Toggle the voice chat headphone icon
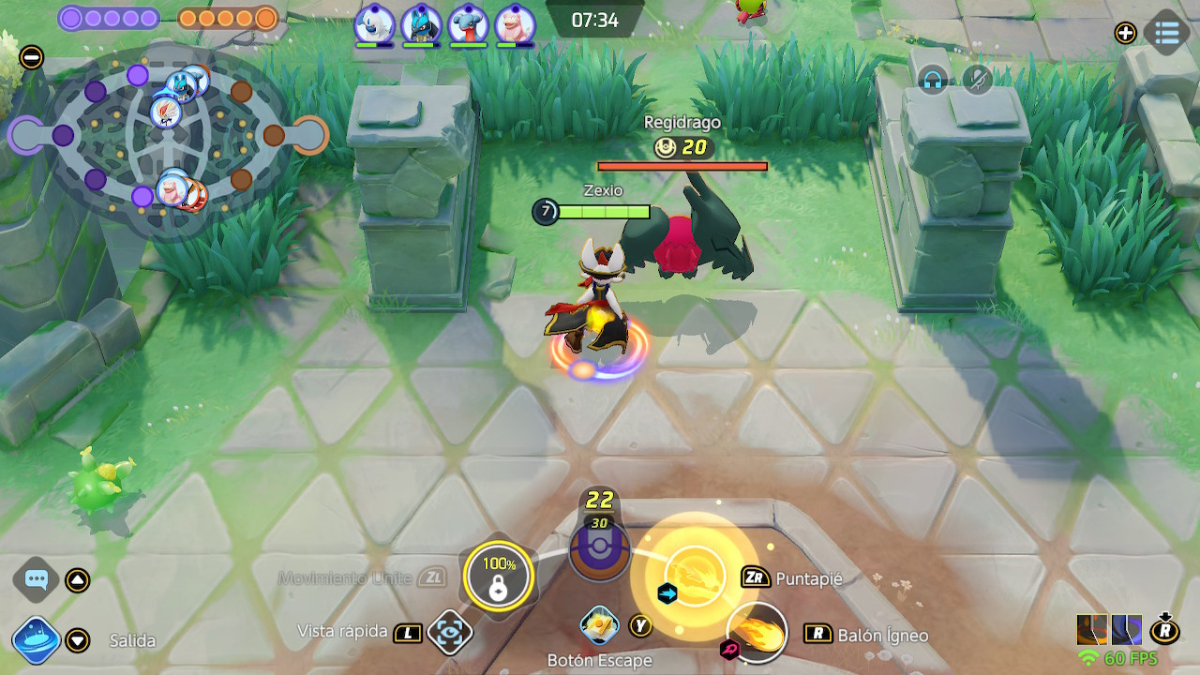This screenshot has height=675, width=1200. 934,80
